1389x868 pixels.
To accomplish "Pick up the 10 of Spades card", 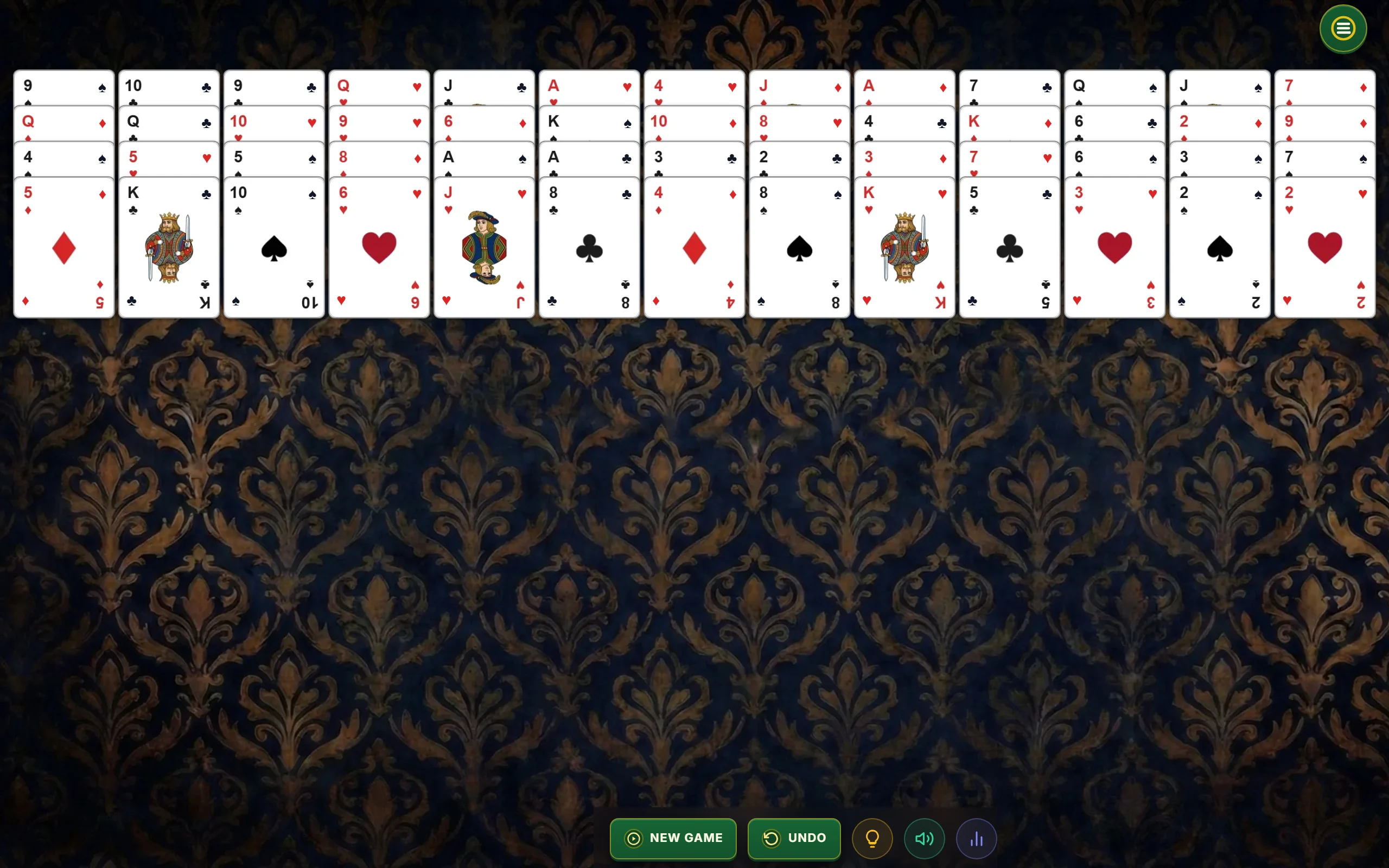I will [274, 248].
